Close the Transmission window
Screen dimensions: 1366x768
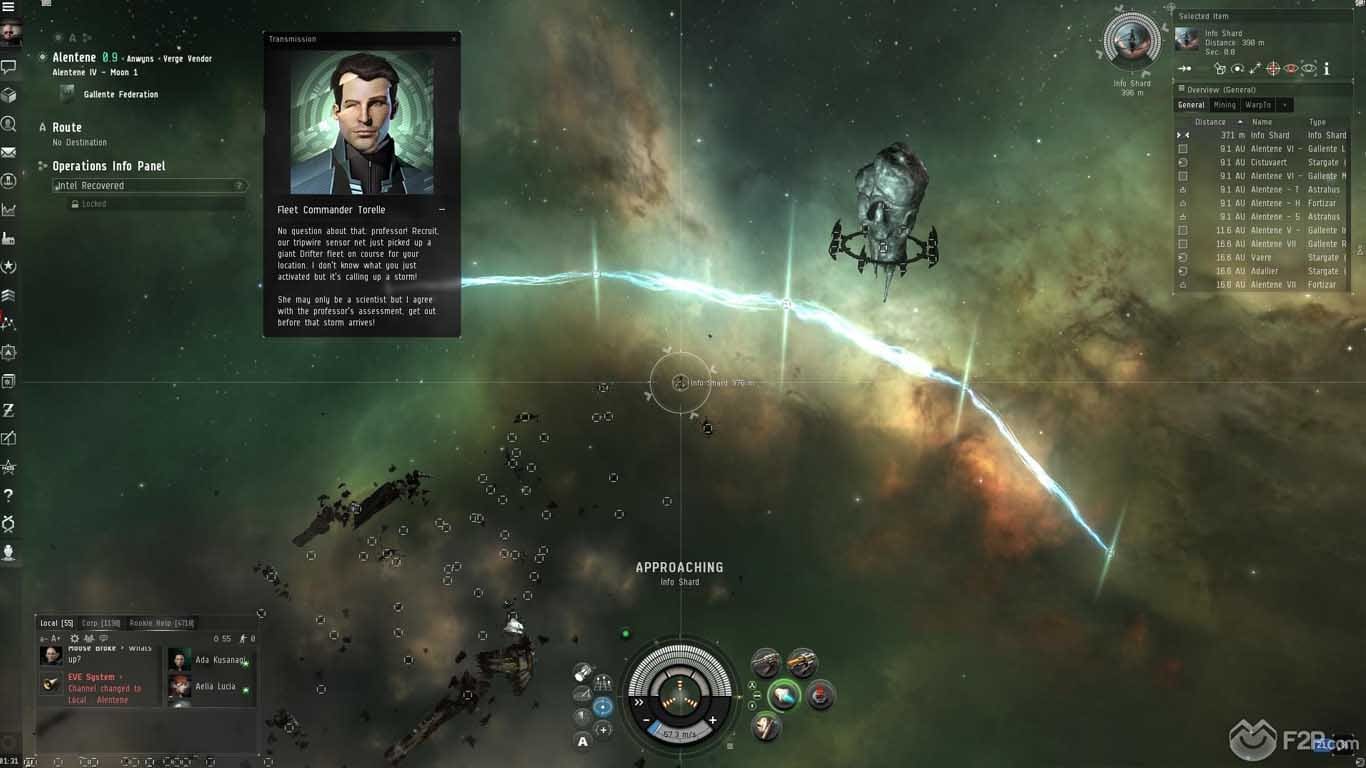(x=454, y=39)
